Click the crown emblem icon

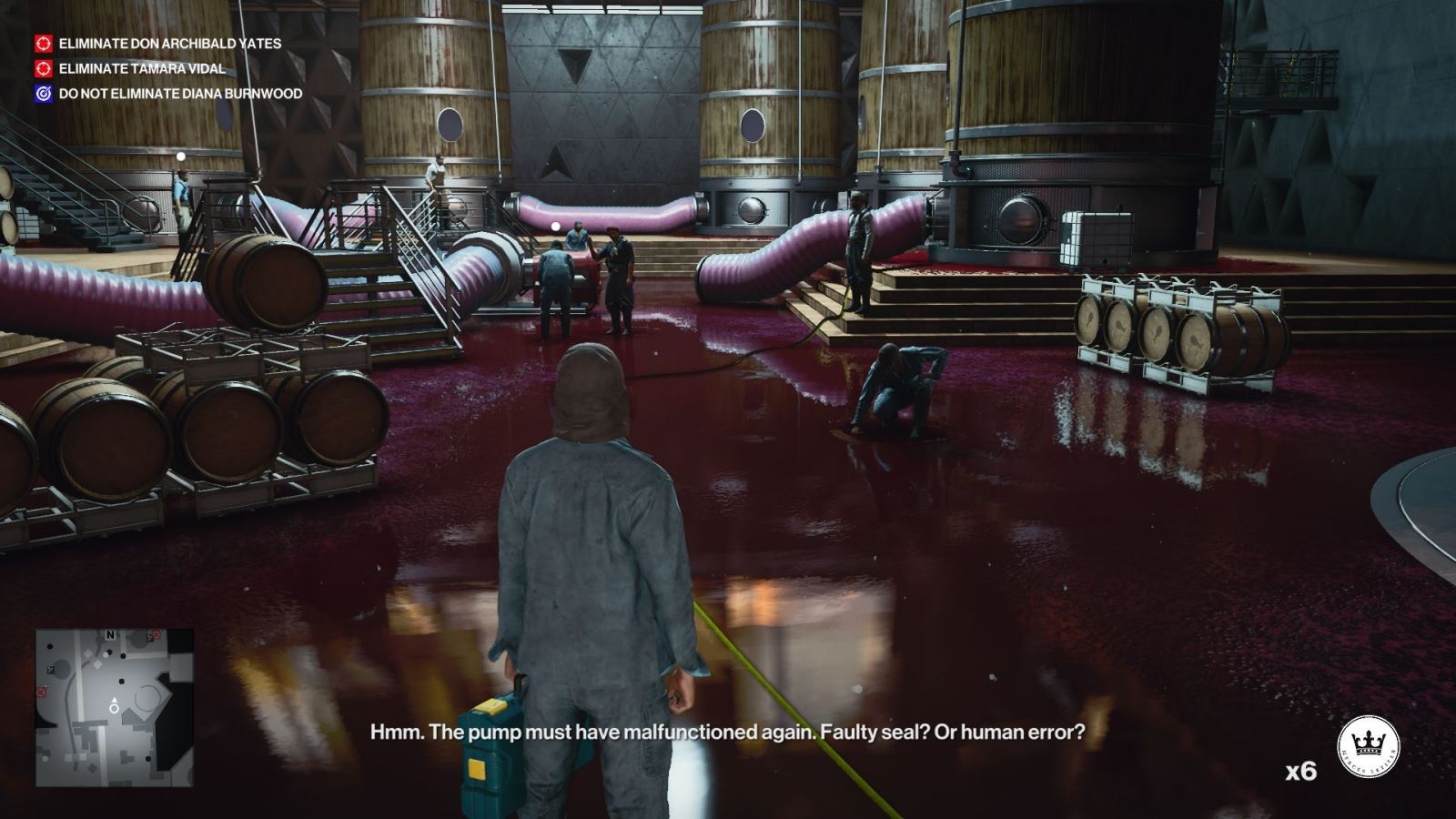(1368, 746)
